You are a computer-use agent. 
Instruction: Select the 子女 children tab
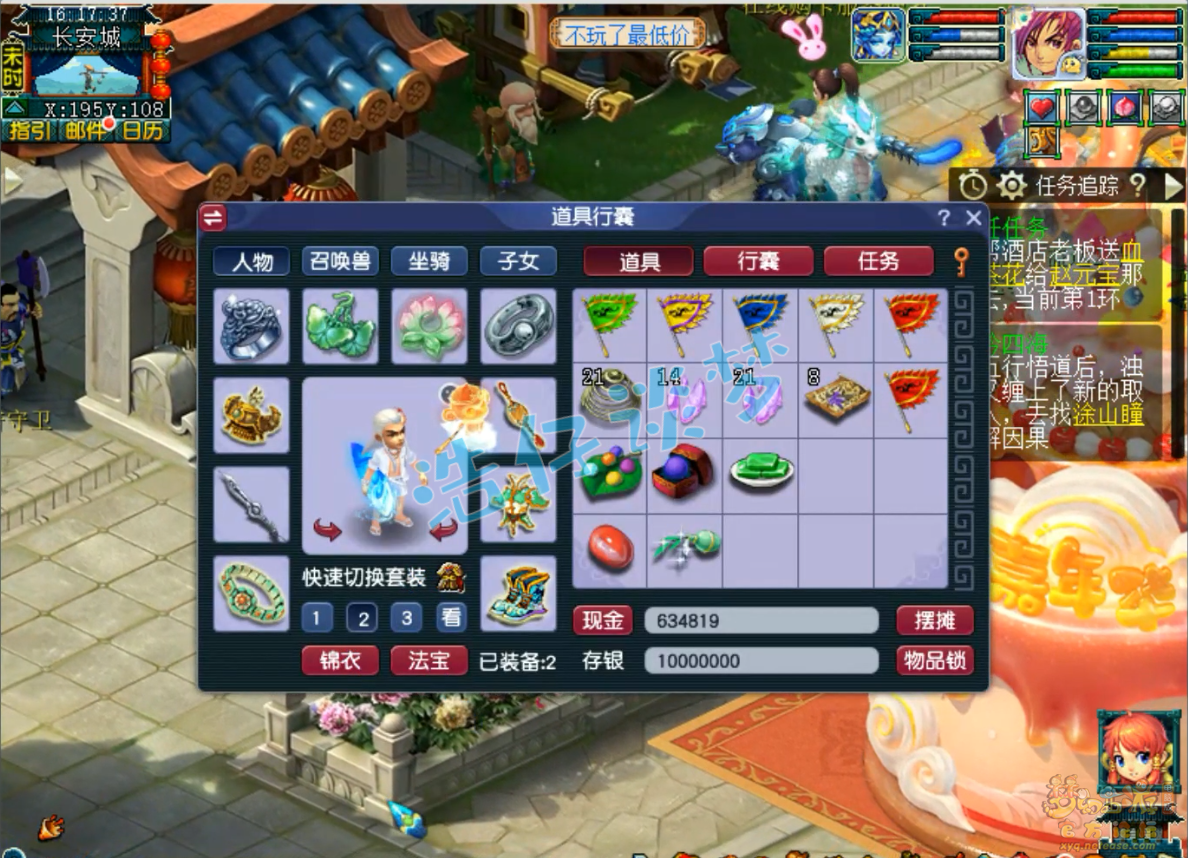pos(518,261)
